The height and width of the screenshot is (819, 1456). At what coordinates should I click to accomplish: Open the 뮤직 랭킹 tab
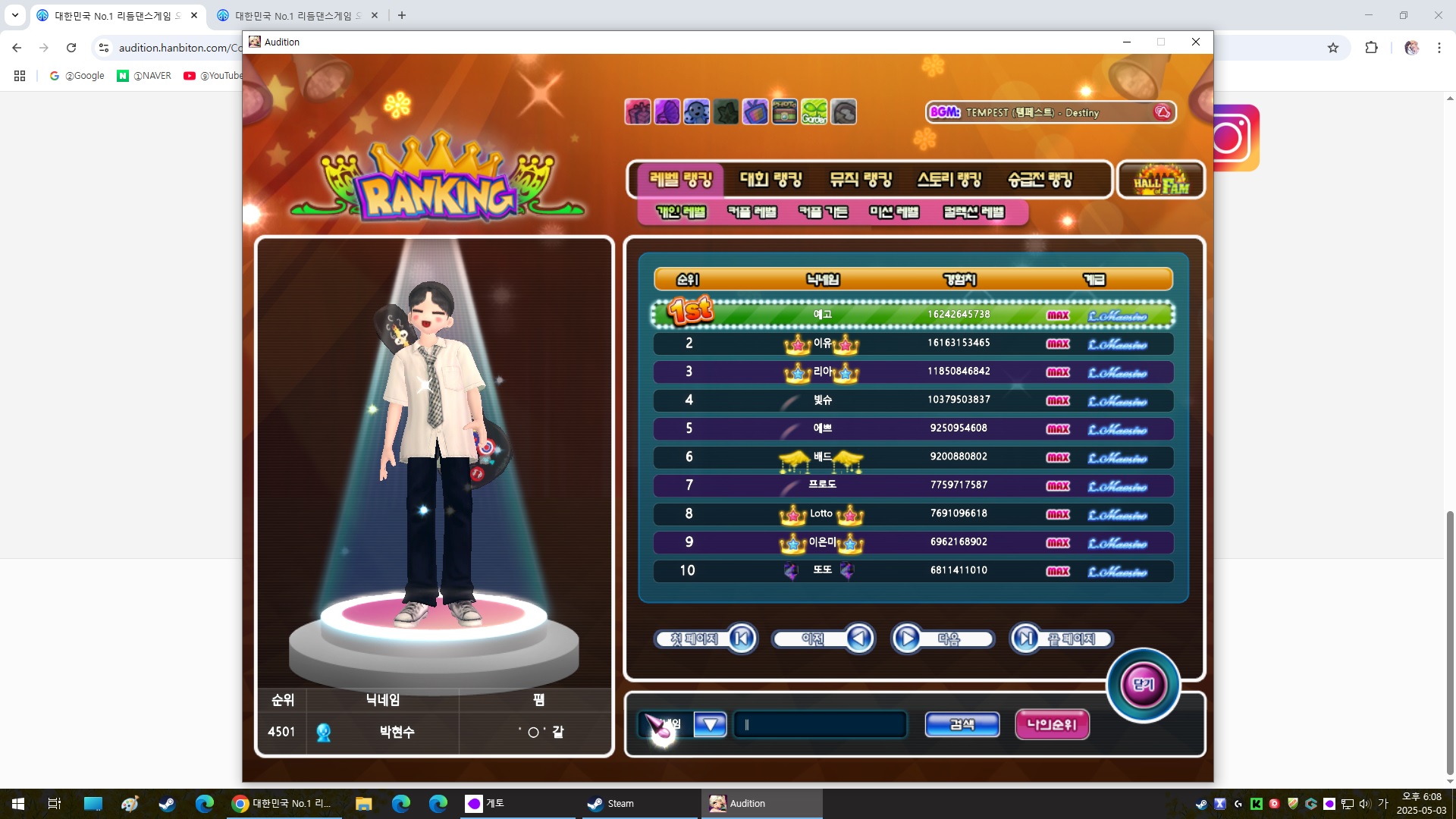(861, 180)
